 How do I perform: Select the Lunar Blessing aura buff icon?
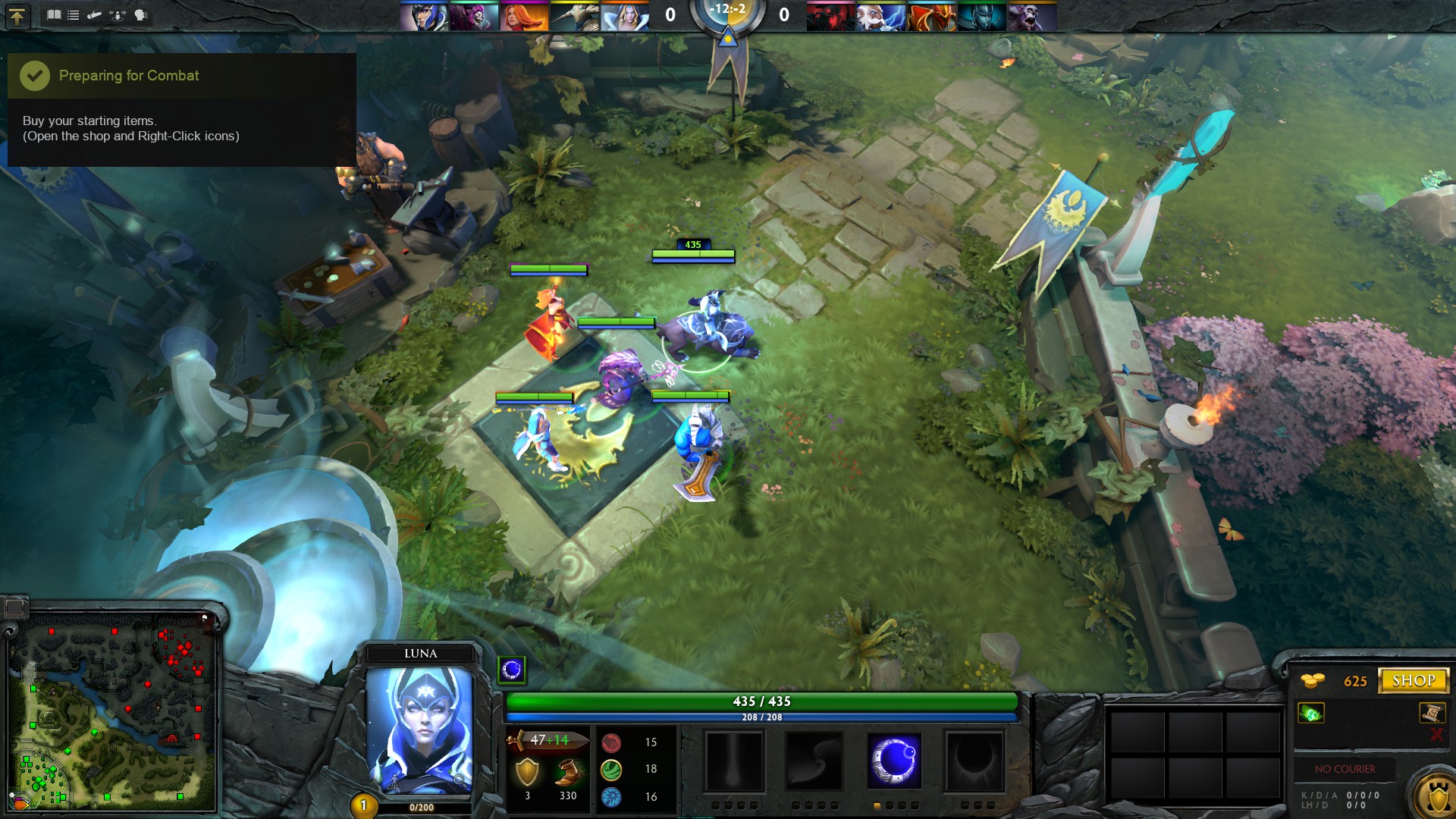coord(512,670)
